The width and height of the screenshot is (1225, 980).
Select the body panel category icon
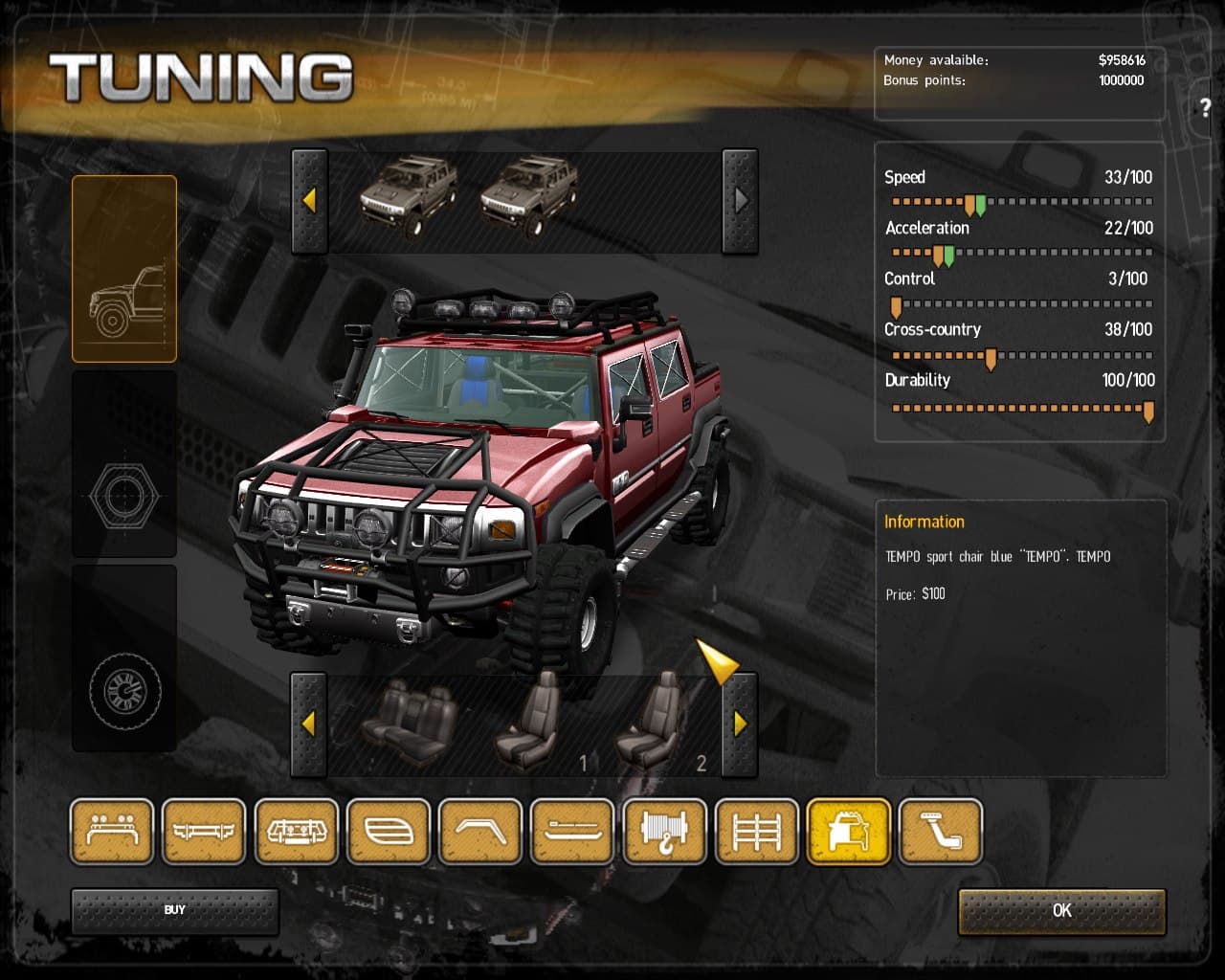(x=389, y=832)
